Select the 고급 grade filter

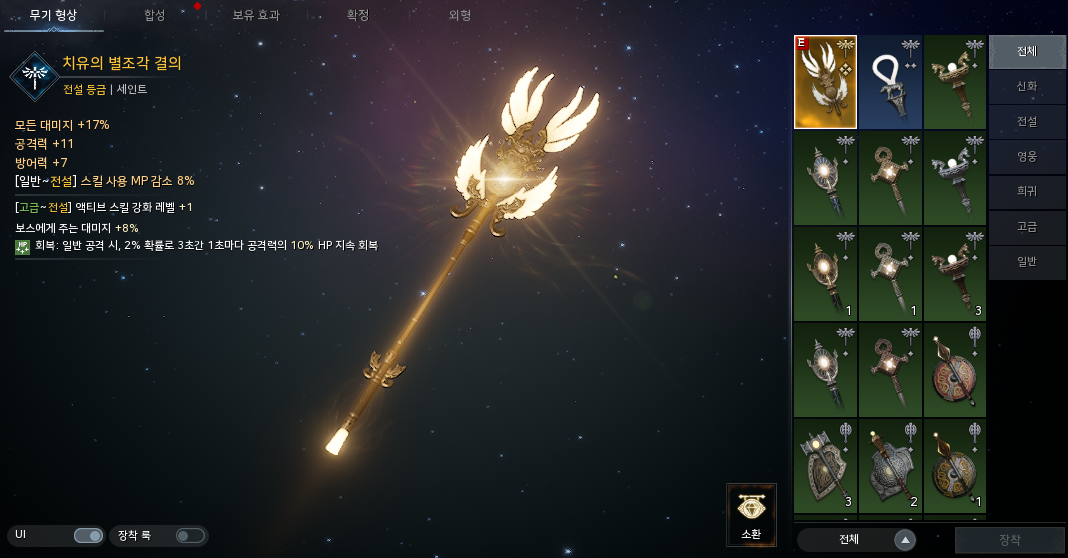coord(1027,227)
